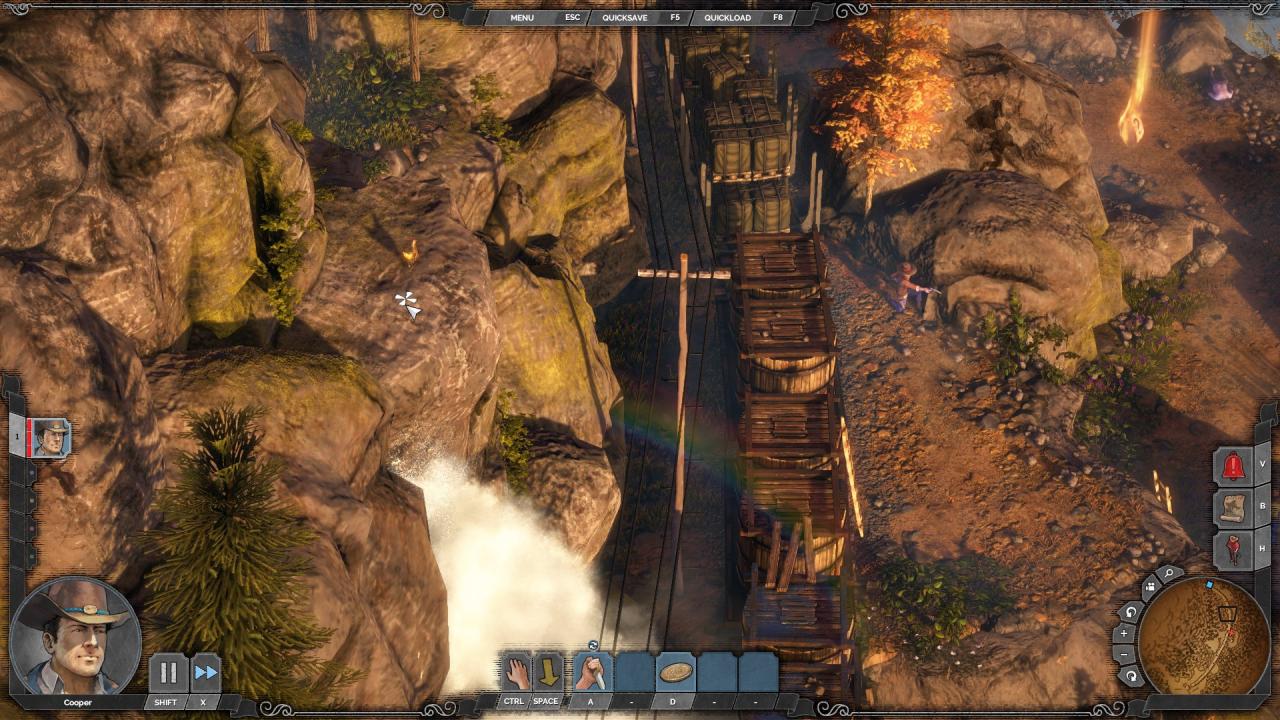The image size is (1280, 720).
Task: Open the parchment scroll objectives icon
Action: click(1233, 507)
